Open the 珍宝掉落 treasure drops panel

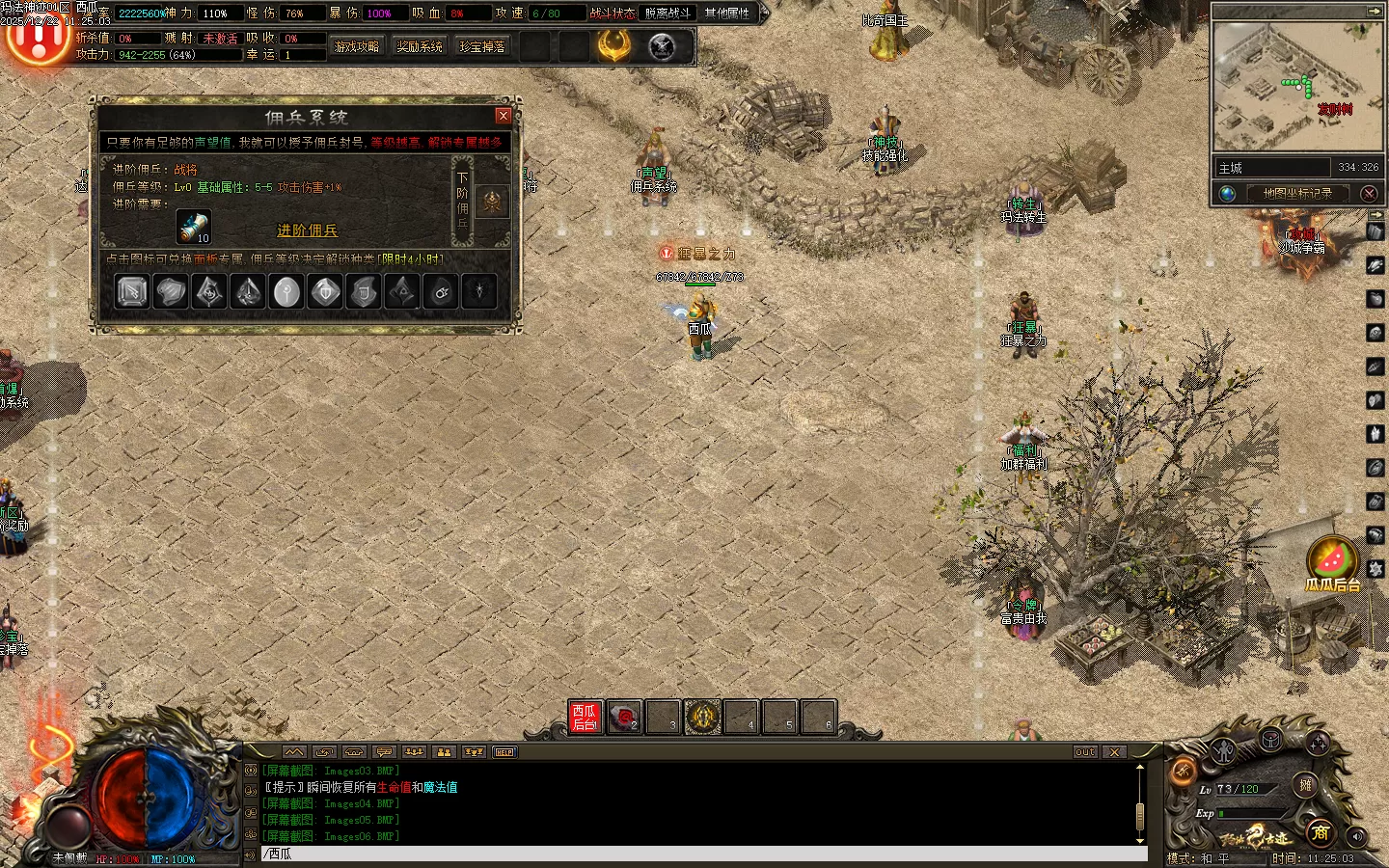482,46
